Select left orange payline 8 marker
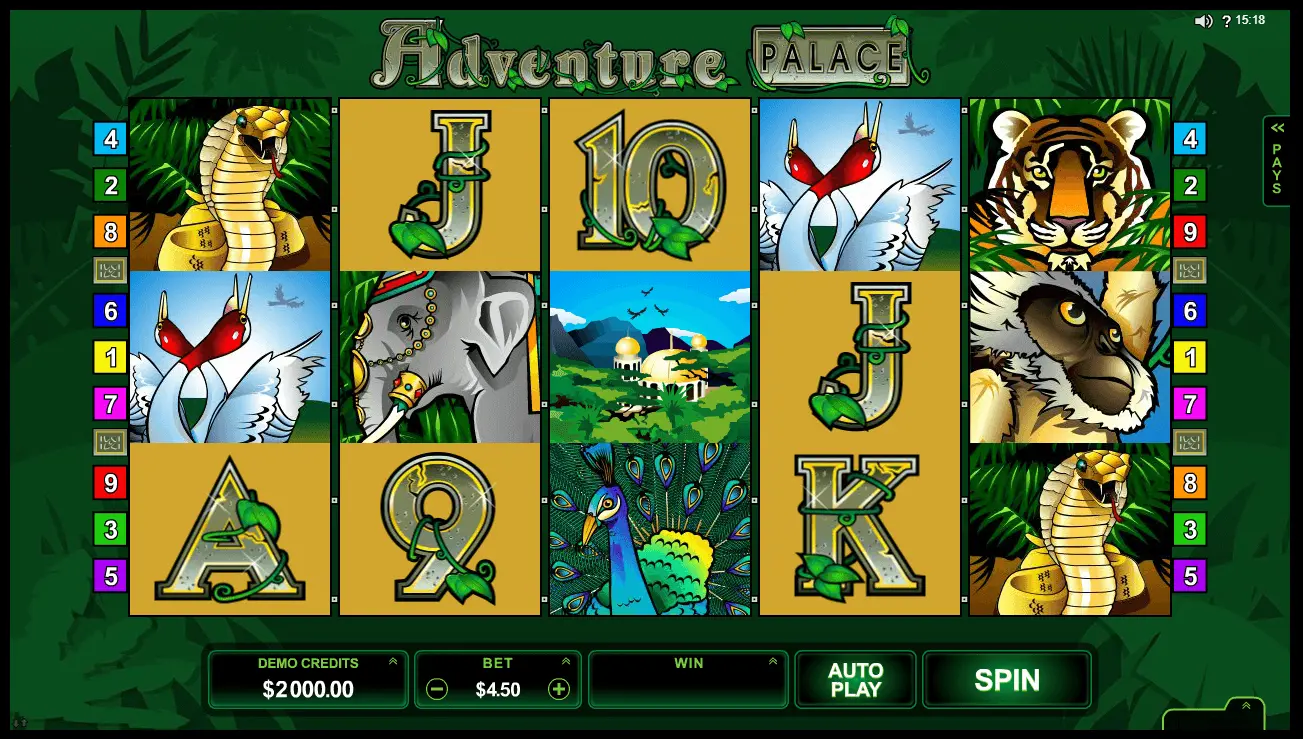The image size is (1303, 739). tap(110, 231)
